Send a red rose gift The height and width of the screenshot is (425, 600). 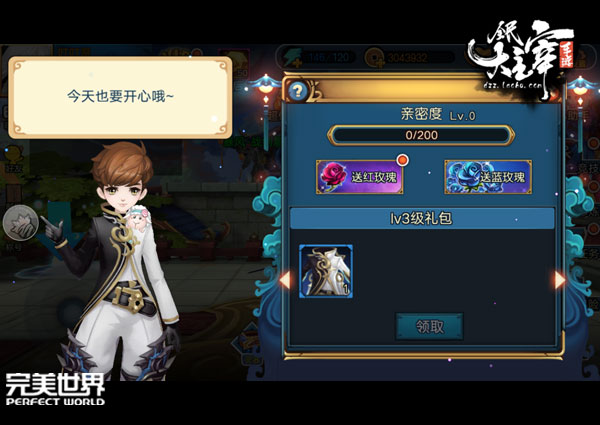point(359,177)
